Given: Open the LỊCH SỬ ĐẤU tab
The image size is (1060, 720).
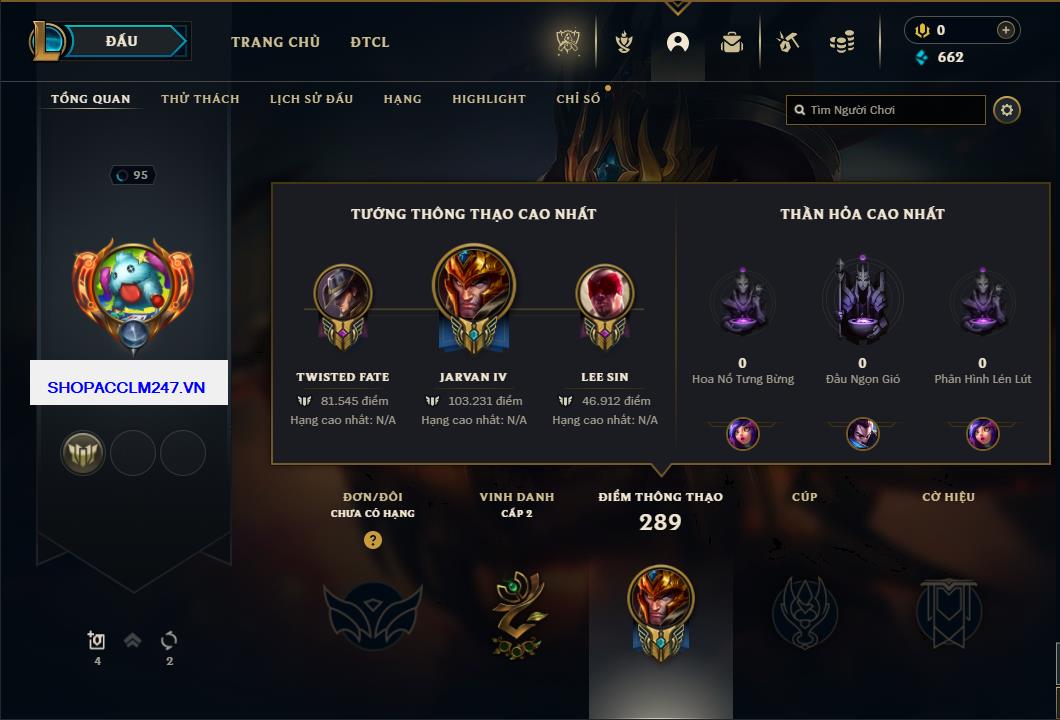Looking at the screenshot, I should [311, 99].
